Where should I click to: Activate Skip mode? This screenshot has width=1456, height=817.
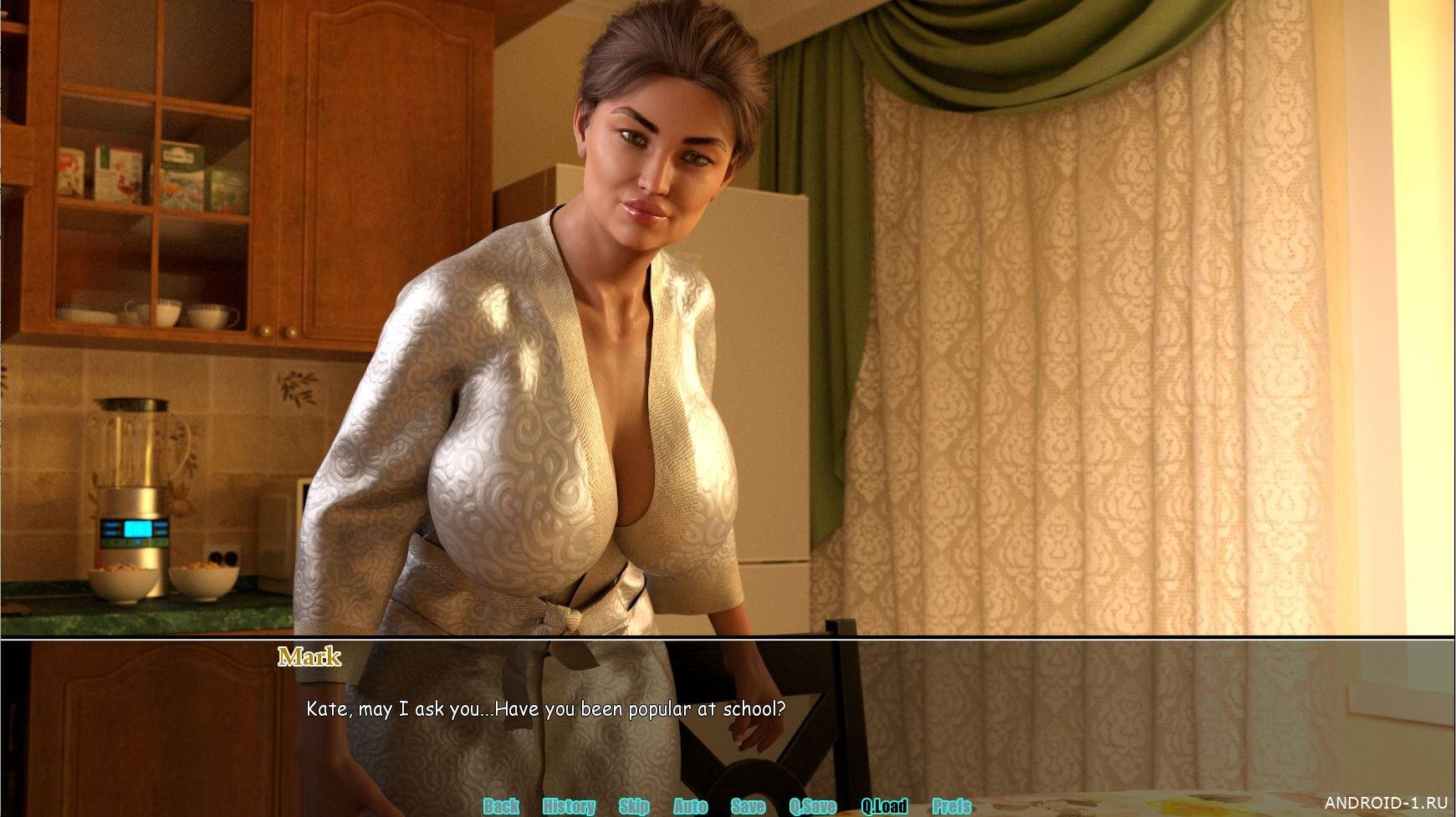pyautogui.click(x=634, y=806)
